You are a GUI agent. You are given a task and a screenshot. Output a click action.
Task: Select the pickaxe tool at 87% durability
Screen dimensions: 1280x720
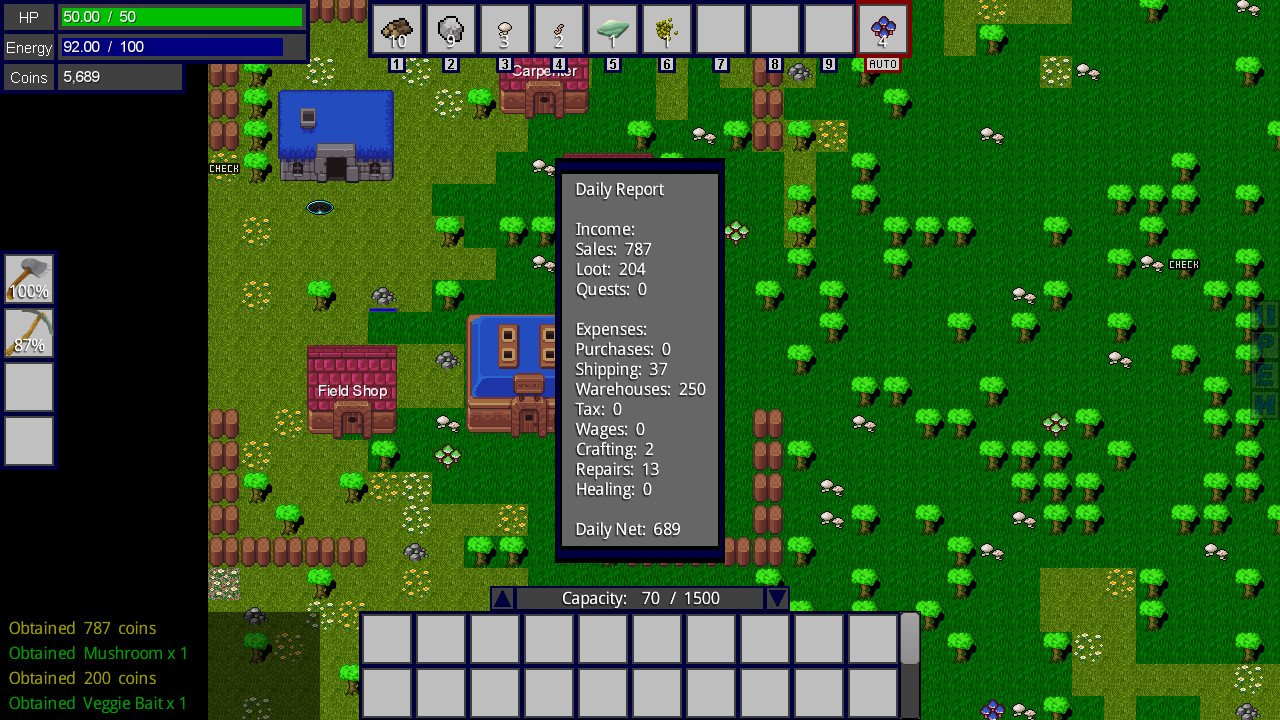point(28,337)
